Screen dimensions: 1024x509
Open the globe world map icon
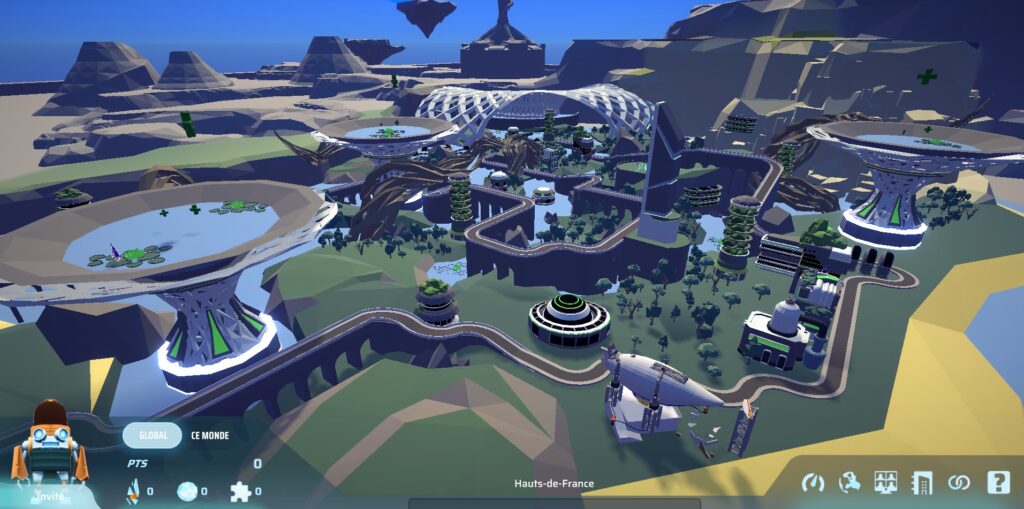click(849, 483)
